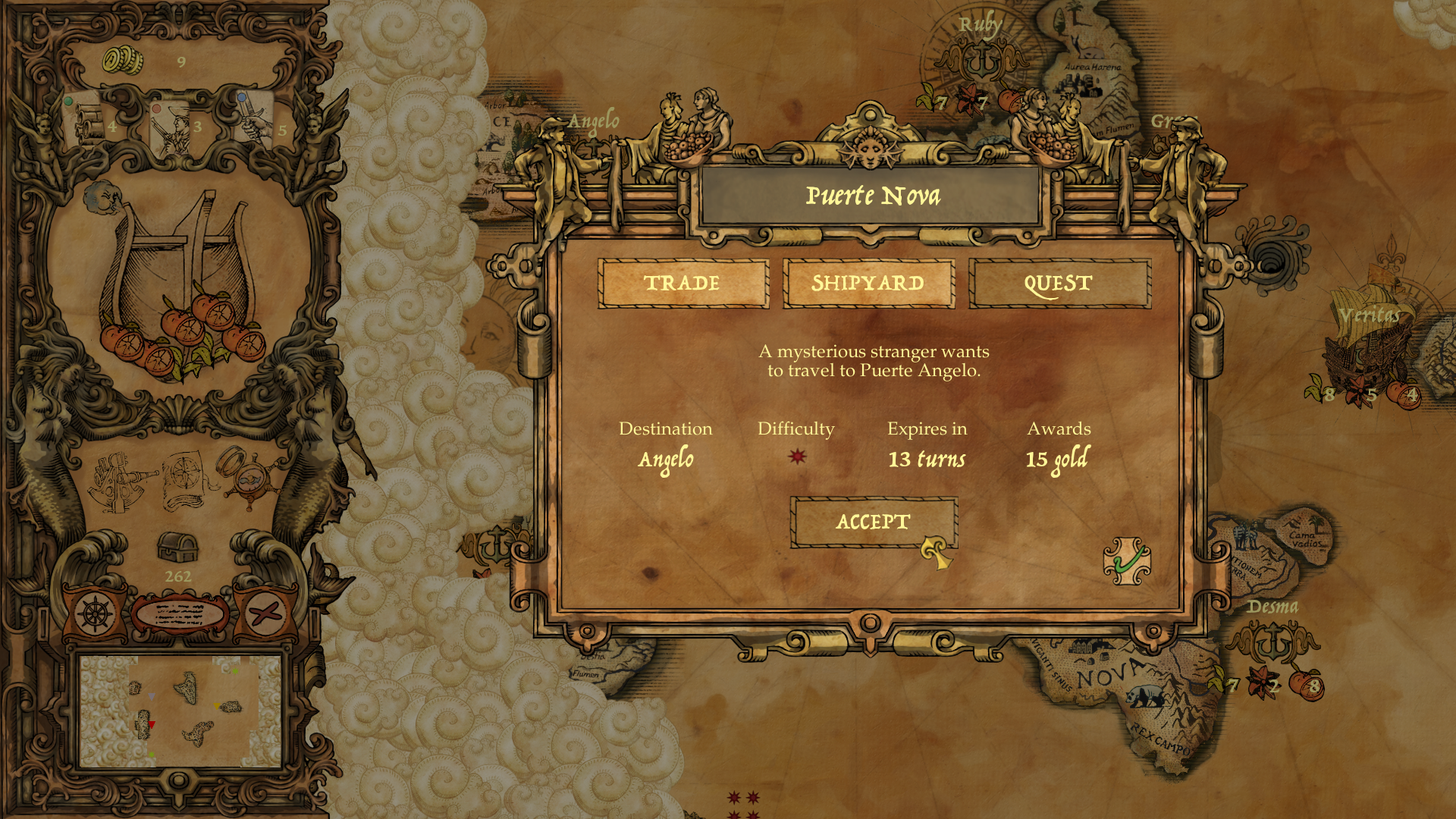
Task: Accept the mysterious stranger quest
Action: point(873,522)
